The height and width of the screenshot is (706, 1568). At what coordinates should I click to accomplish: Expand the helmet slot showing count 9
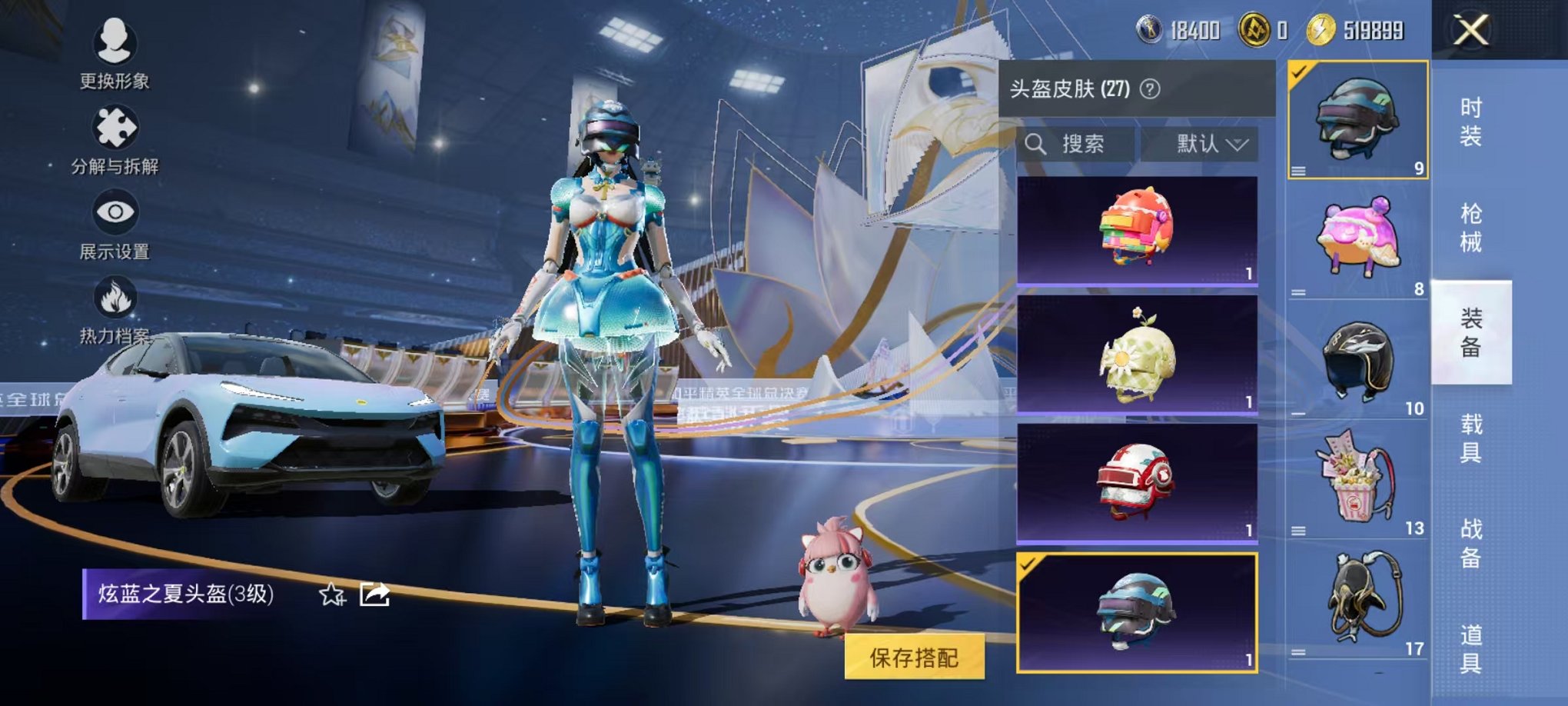click(x=1301, y=171)
